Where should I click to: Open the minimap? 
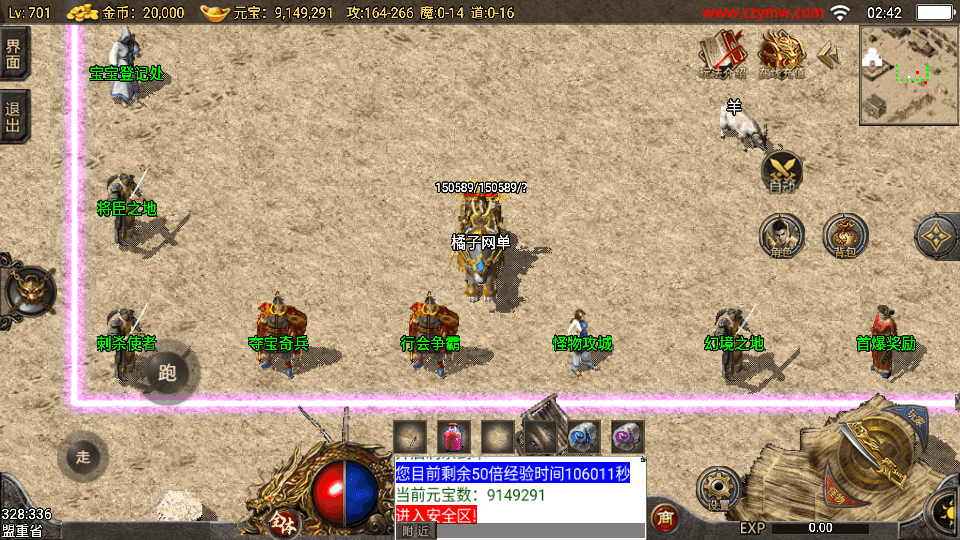[x=907, y=74]
